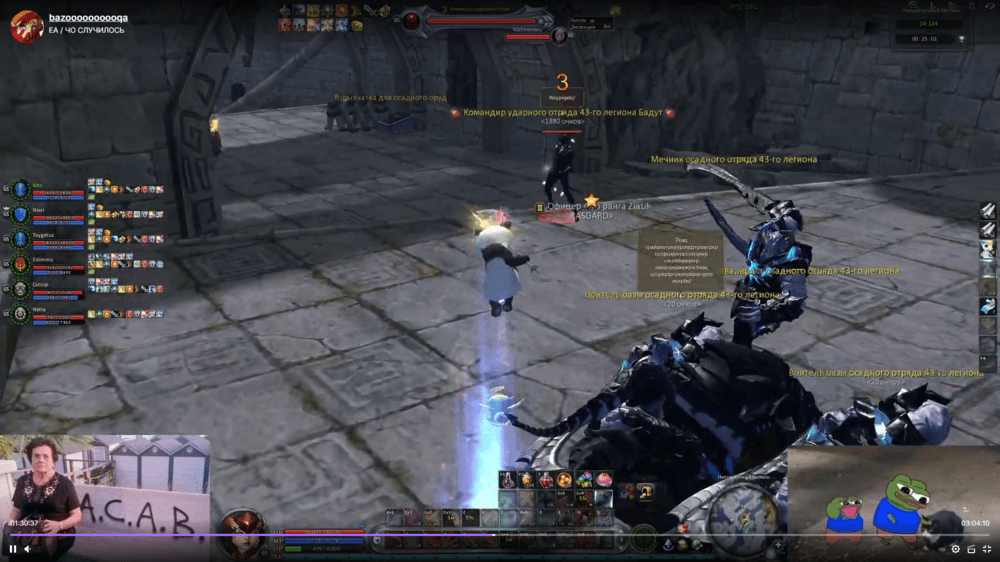Pause the video playback
Viewport: 1000px width, 562px height.
click(13, 549)
